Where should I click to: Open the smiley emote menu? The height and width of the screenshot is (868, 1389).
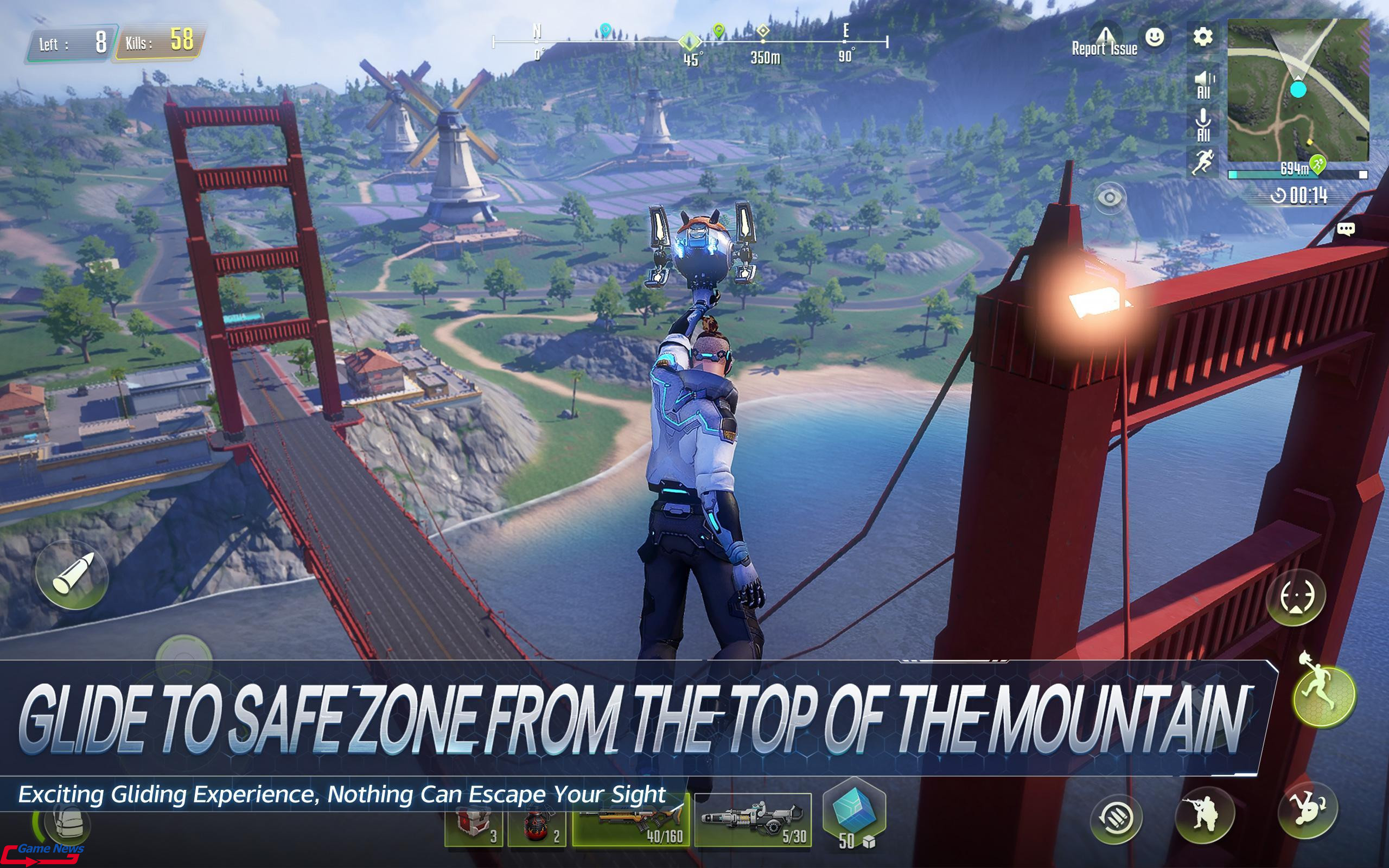pyautogui.click(x=1154, y=37)
